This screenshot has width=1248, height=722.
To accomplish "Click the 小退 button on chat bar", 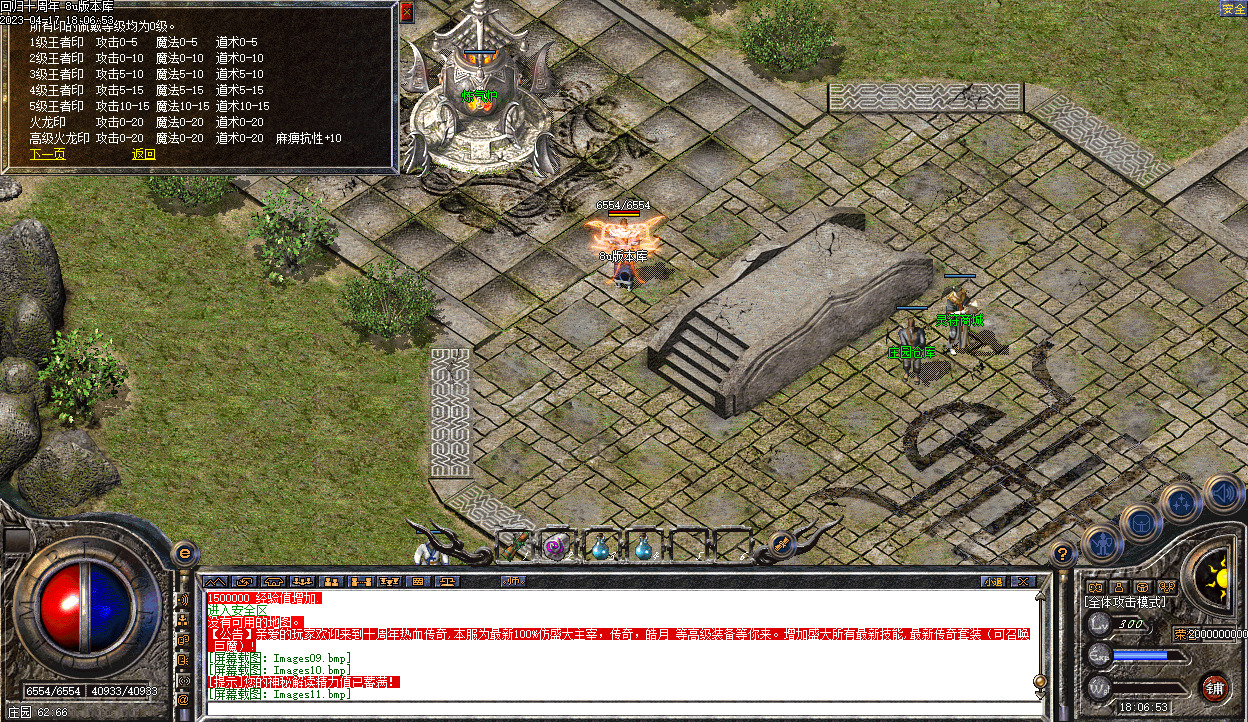I will pyautogui.click(x=991, y=581).
